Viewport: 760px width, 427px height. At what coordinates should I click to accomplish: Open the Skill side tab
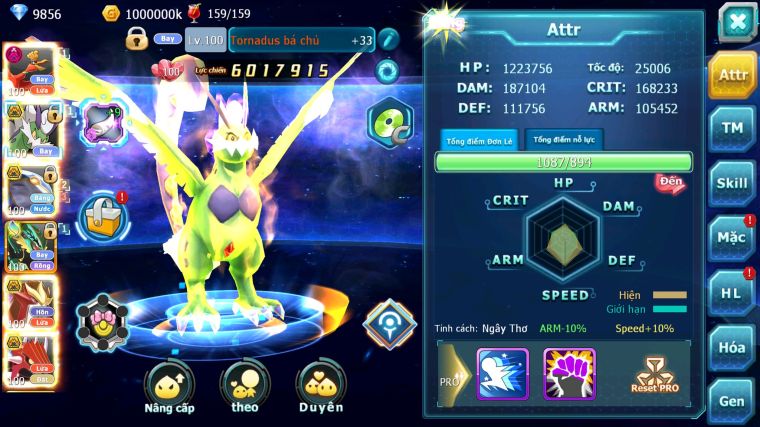(732, 183)
